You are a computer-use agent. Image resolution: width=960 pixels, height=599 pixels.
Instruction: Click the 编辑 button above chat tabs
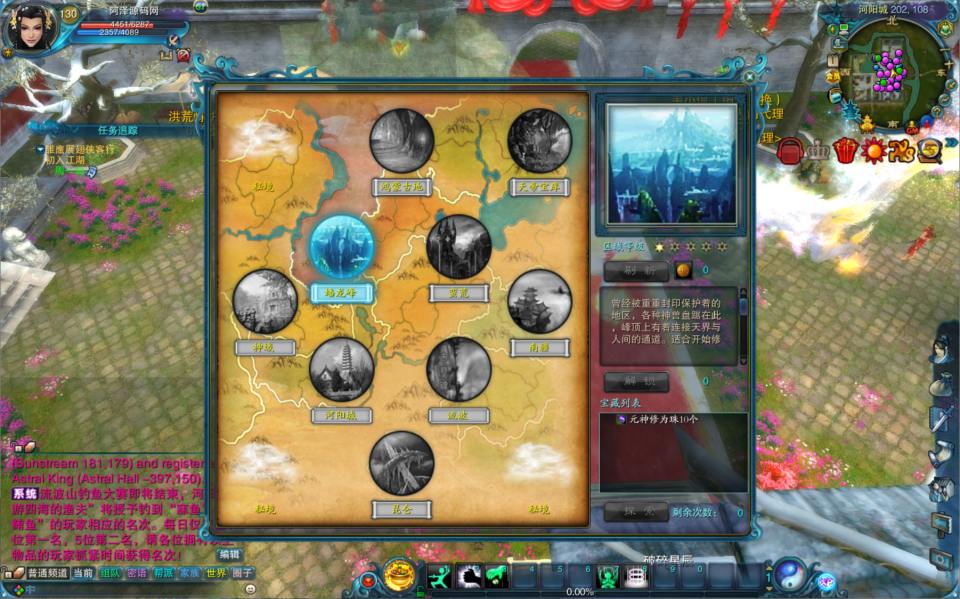[230, 554]
